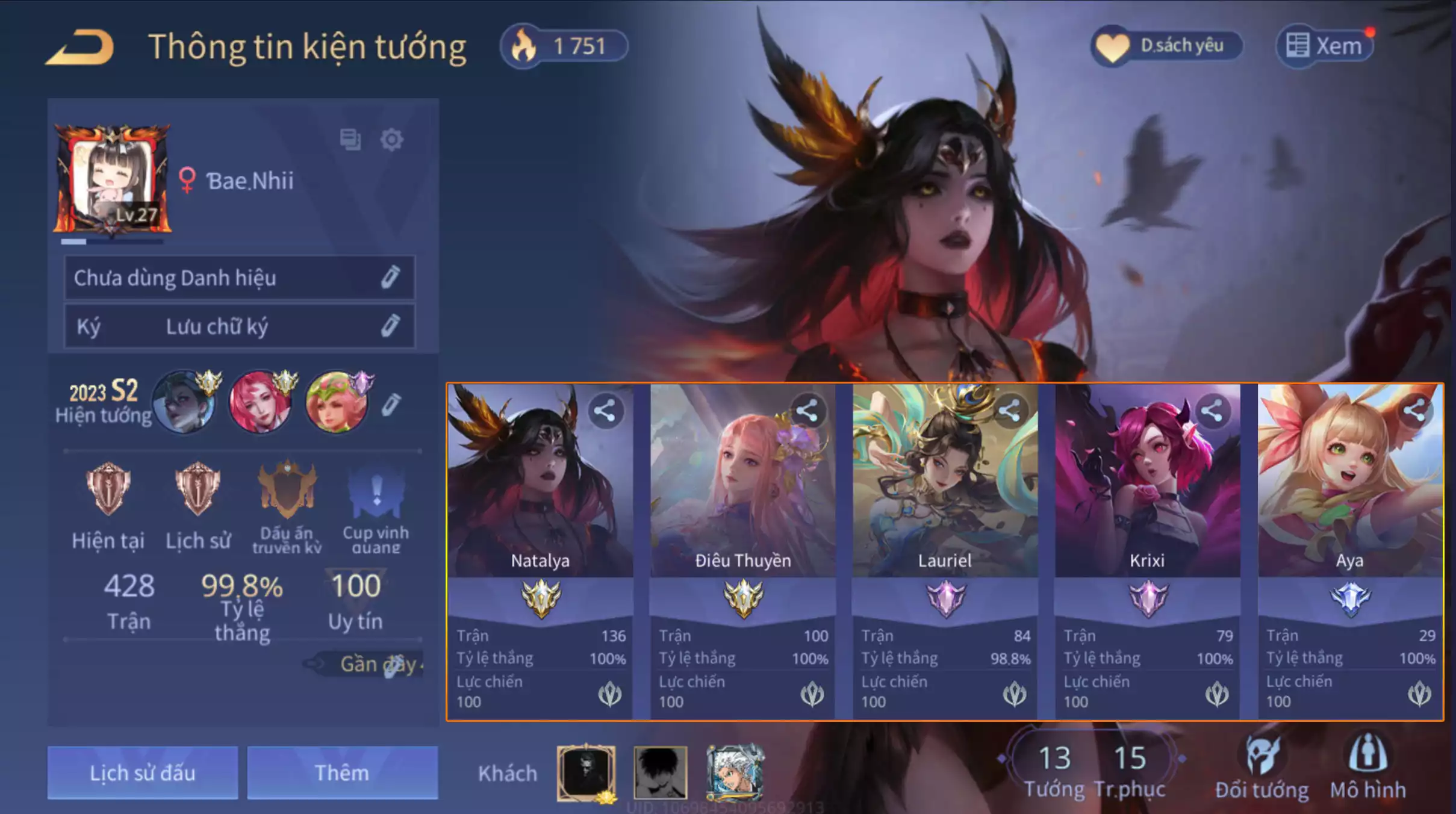
Task: Edit the Chưa dùng Danh hiệu title
Action: tap(390, 278)
